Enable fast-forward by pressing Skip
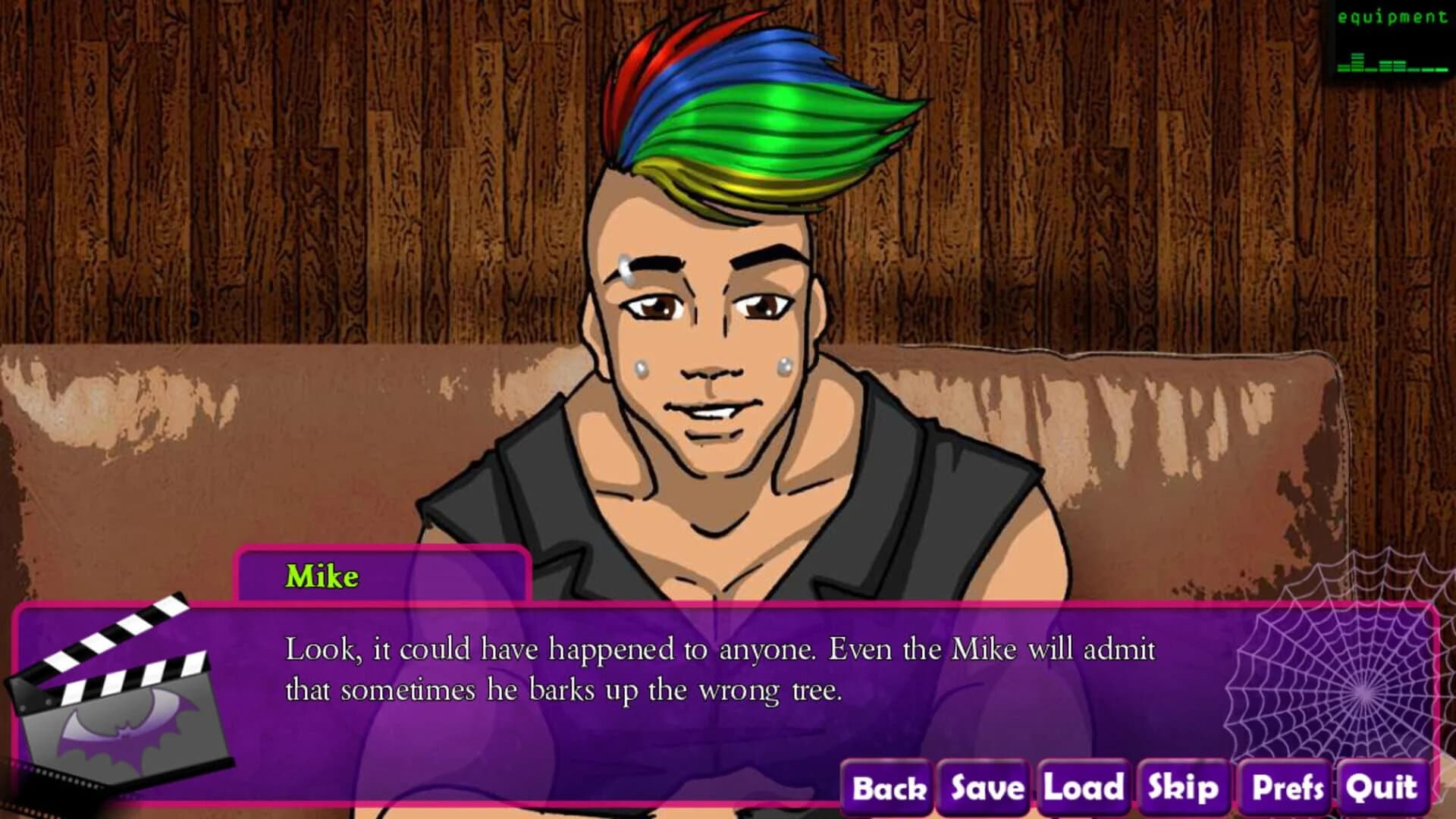Screen dimensions: 1456x819 click(x=1181, y=789)
